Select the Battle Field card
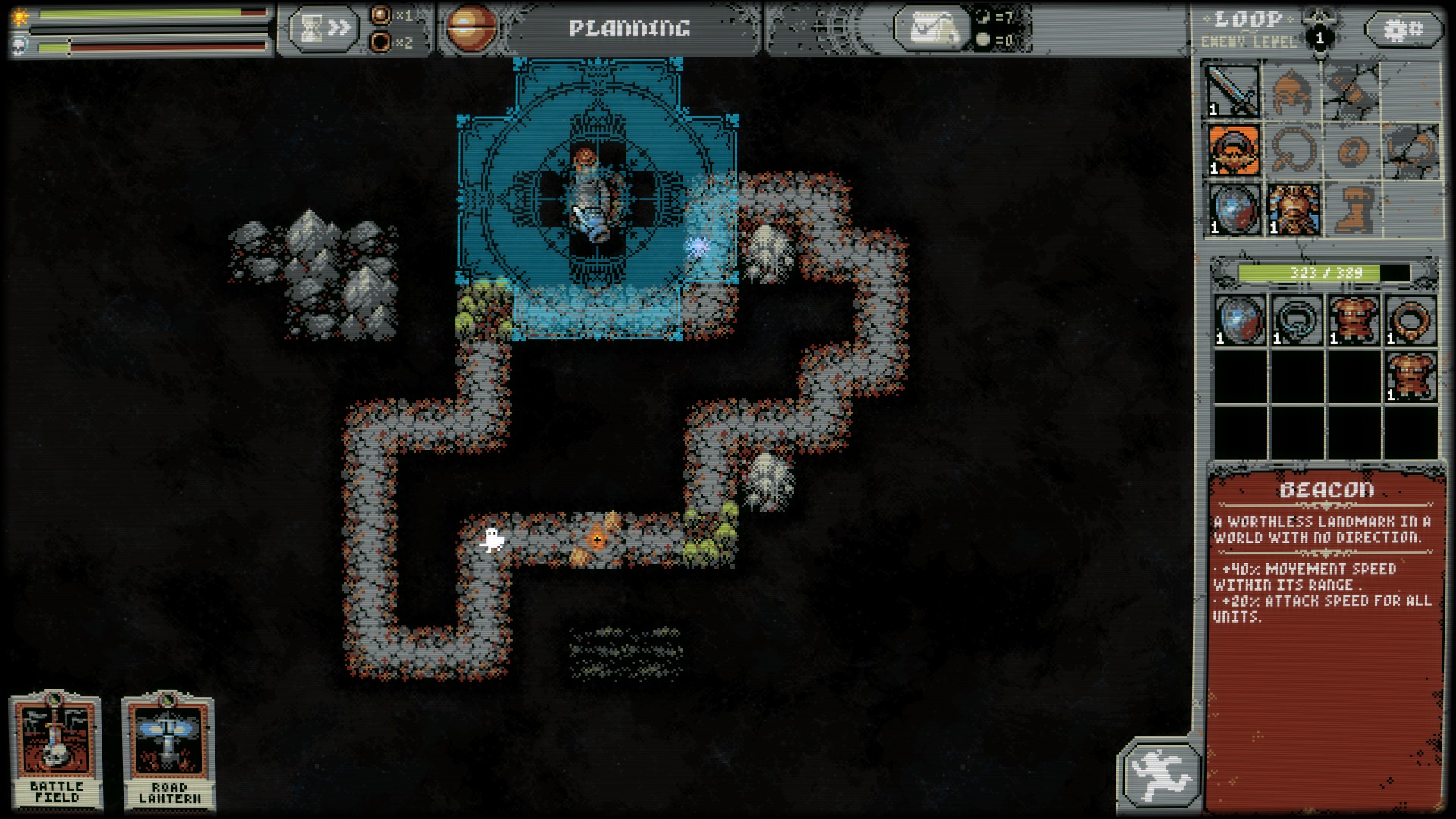 [56, 751]
